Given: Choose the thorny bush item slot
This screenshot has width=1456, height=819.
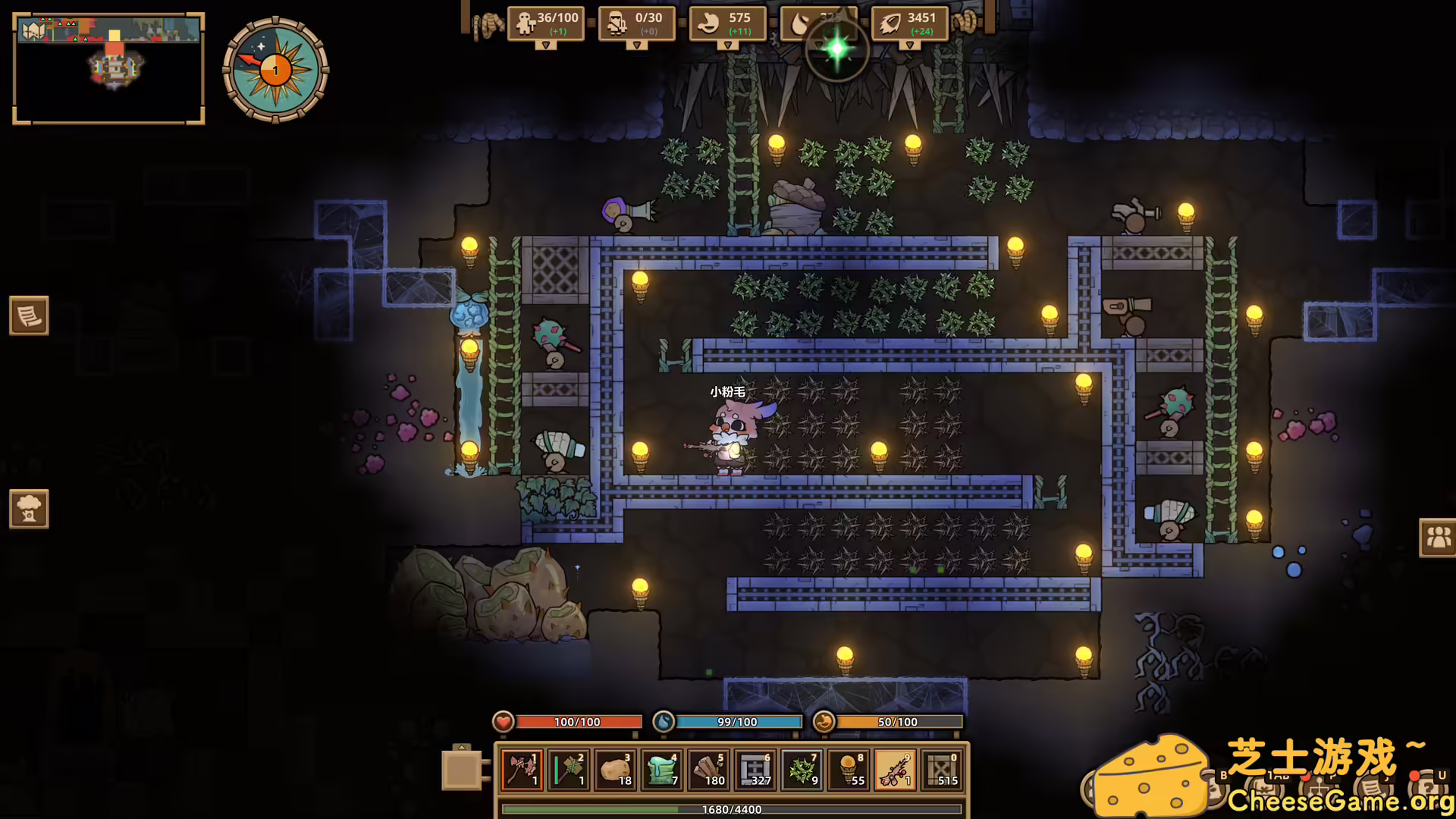Looking at the screenshot, I should tap(802, 770).
